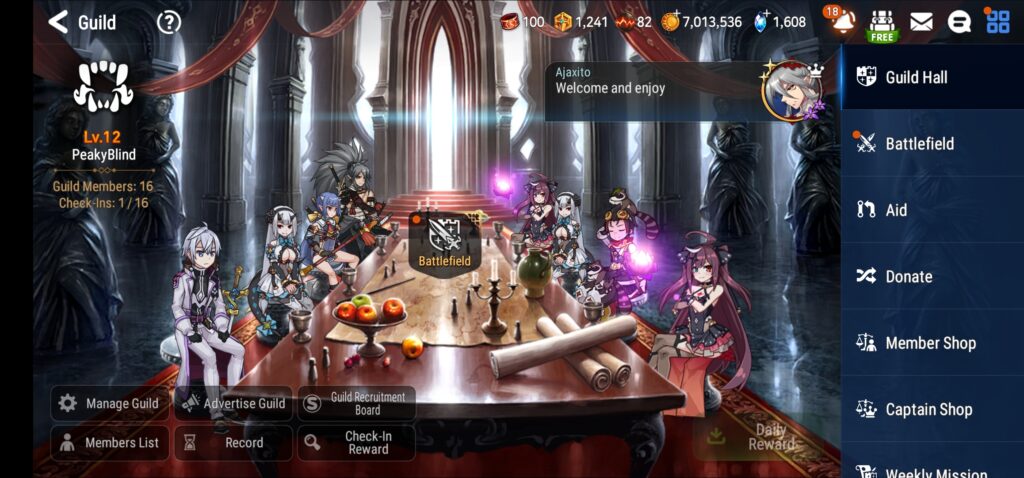Open the chat bubble icon

click(959, 21)
